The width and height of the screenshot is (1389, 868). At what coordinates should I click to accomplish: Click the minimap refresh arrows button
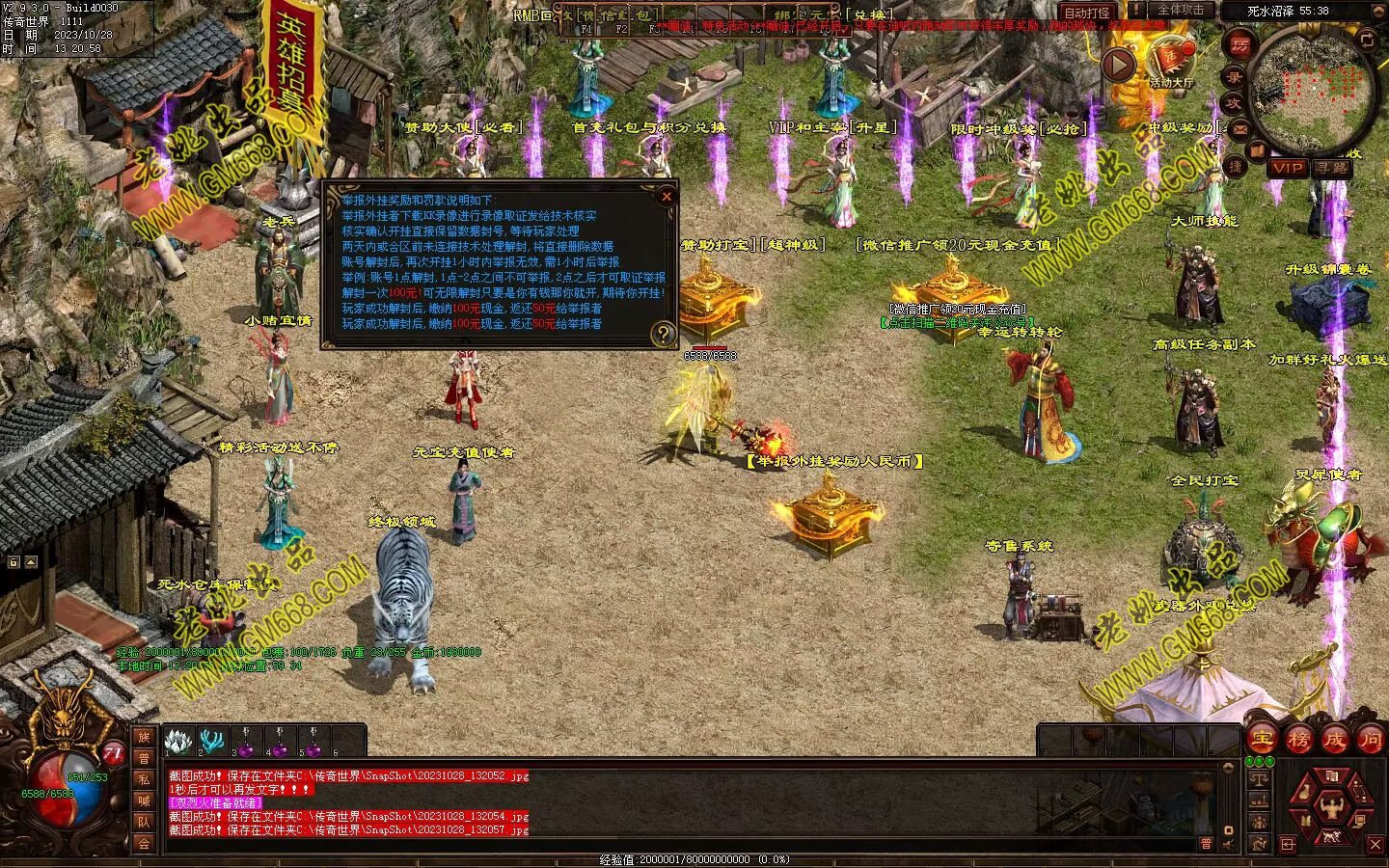[x=1367, y=40]
